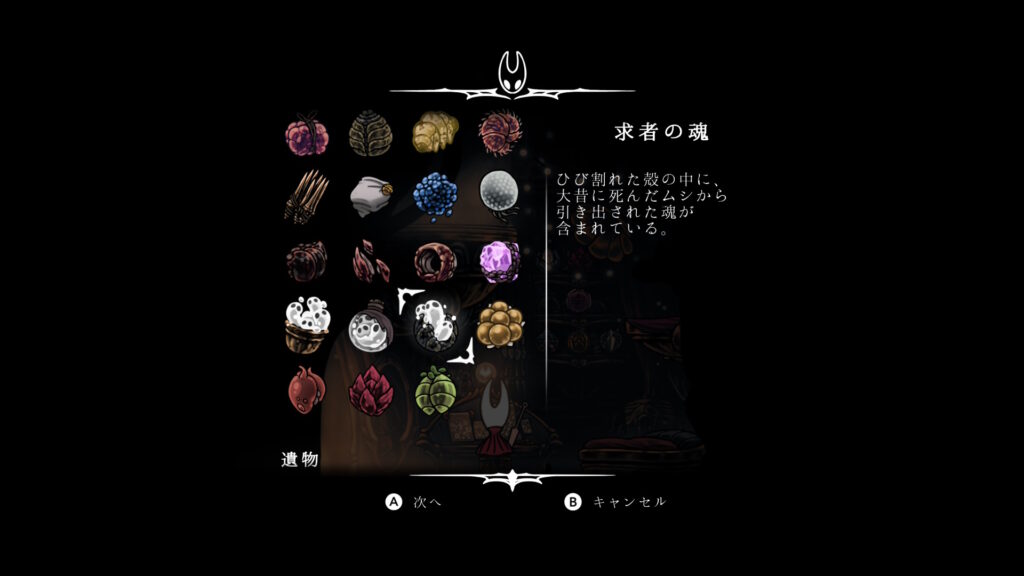Select the blue berry cluster item
The height and width of the screenshot is (576, 1024).
[435, 193]
